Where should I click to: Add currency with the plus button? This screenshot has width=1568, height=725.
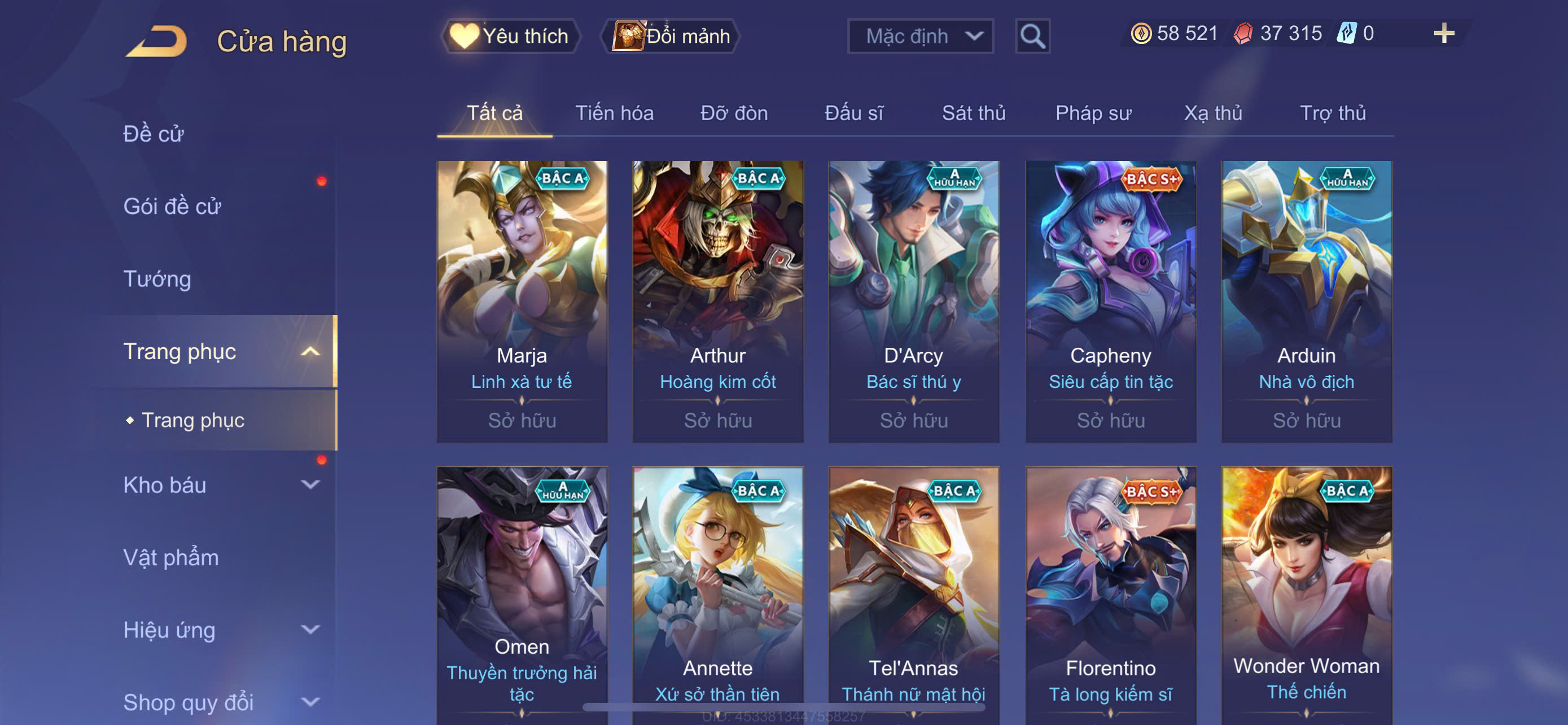point(1443,33)
